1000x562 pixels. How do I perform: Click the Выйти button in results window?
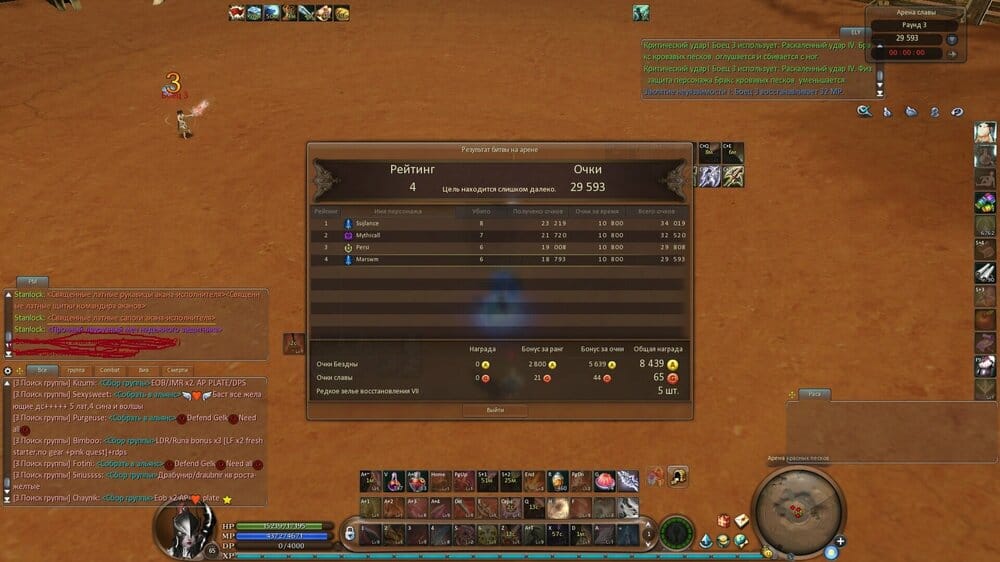(496, 410)
